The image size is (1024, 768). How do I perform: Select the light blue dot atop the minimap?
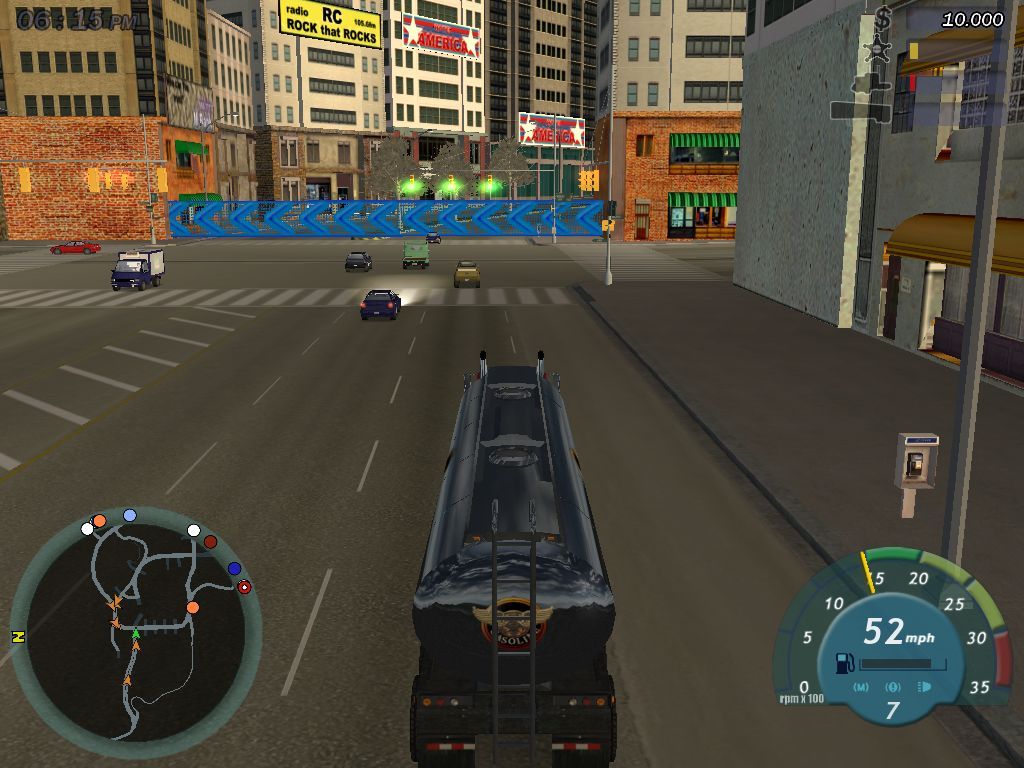(x=129, y=515)
